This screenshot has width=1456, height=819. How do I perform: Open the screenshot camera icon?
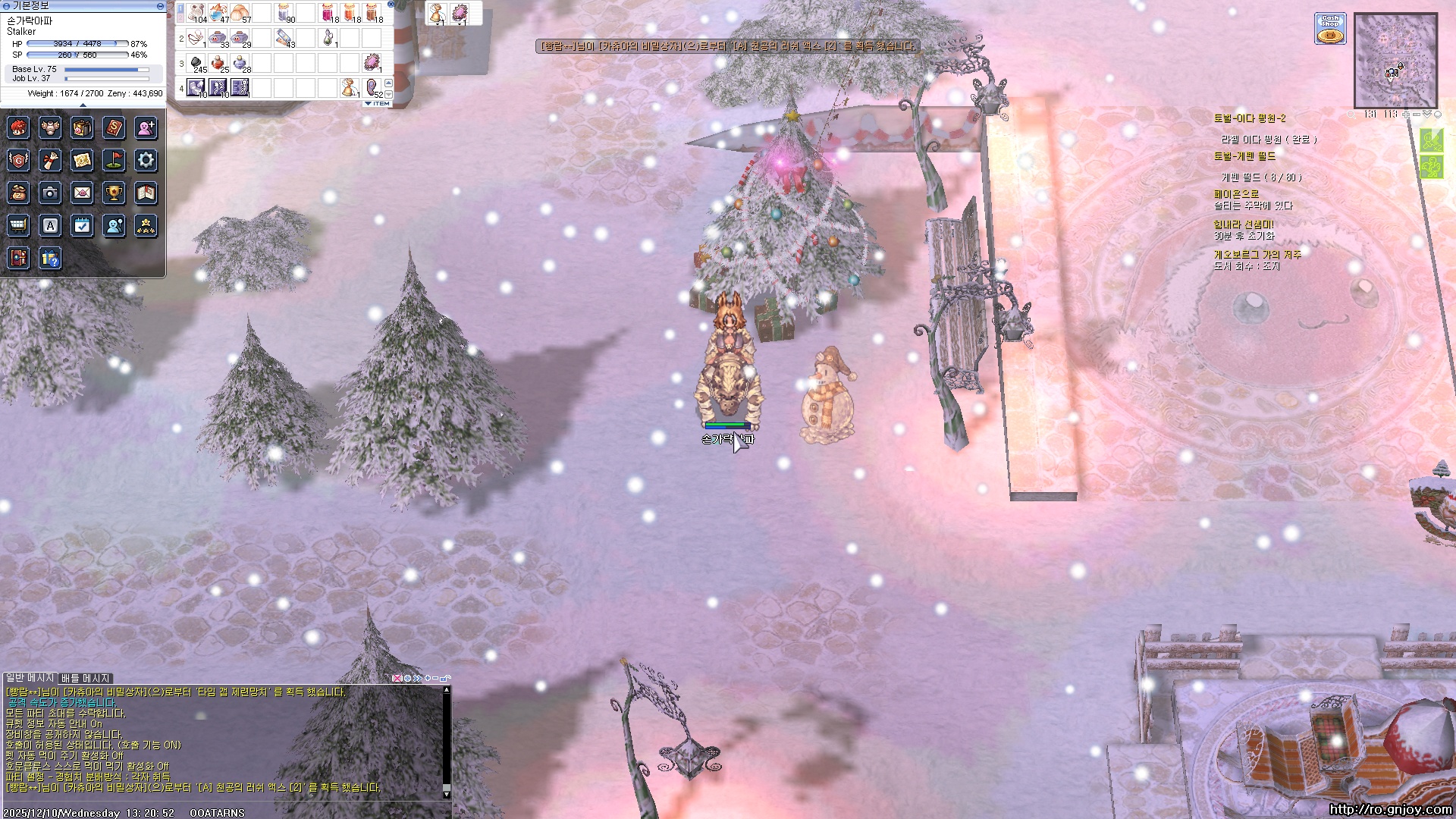(x=50, y=193)
